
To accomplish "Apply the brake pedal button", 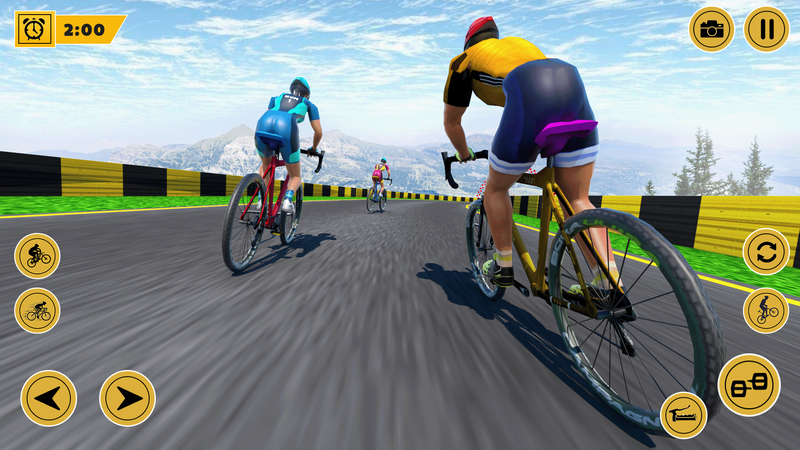I will 684,415.
